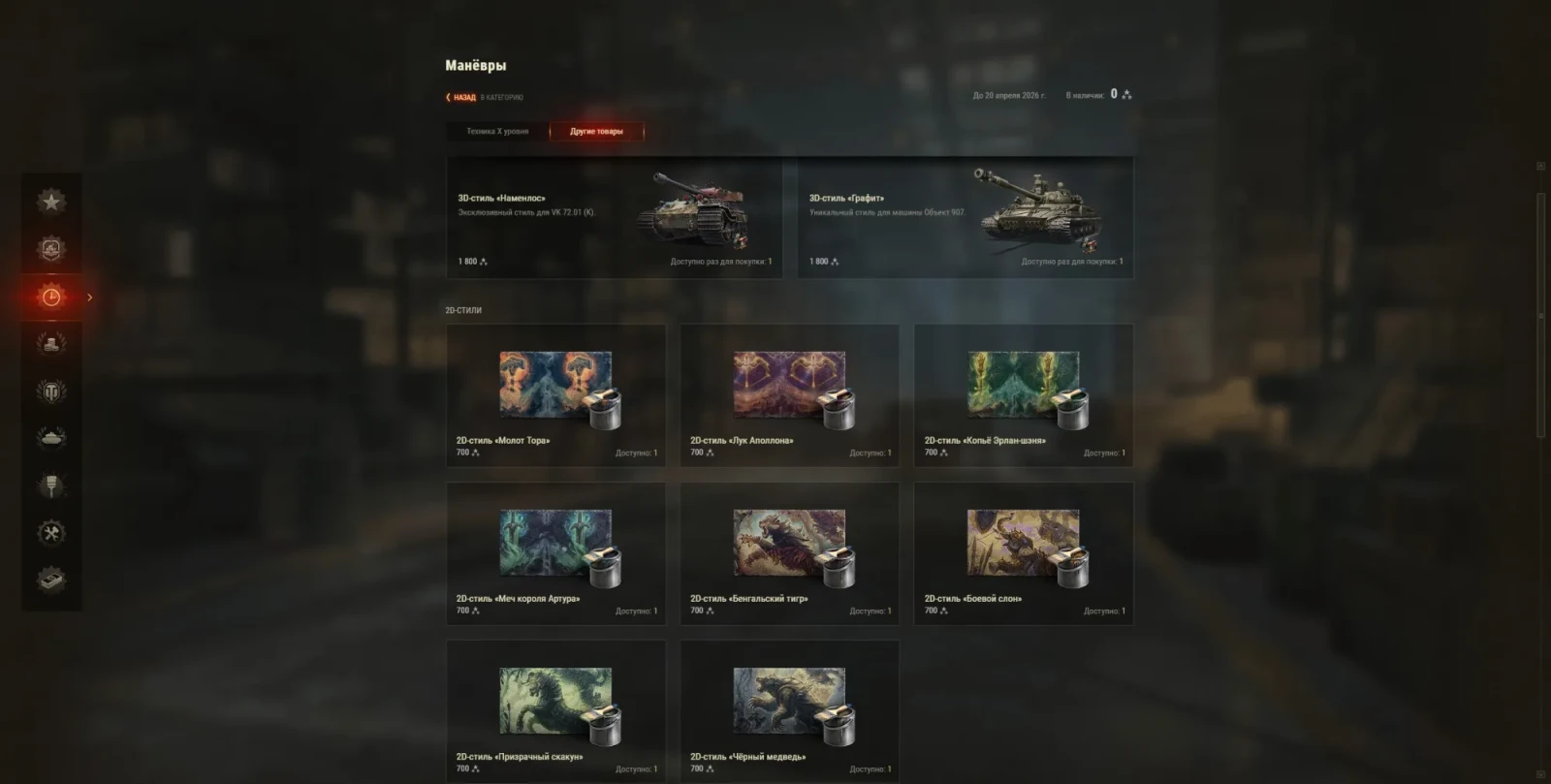Open the star category in sidebar
Screen dimensions: 1551x784
51,202
